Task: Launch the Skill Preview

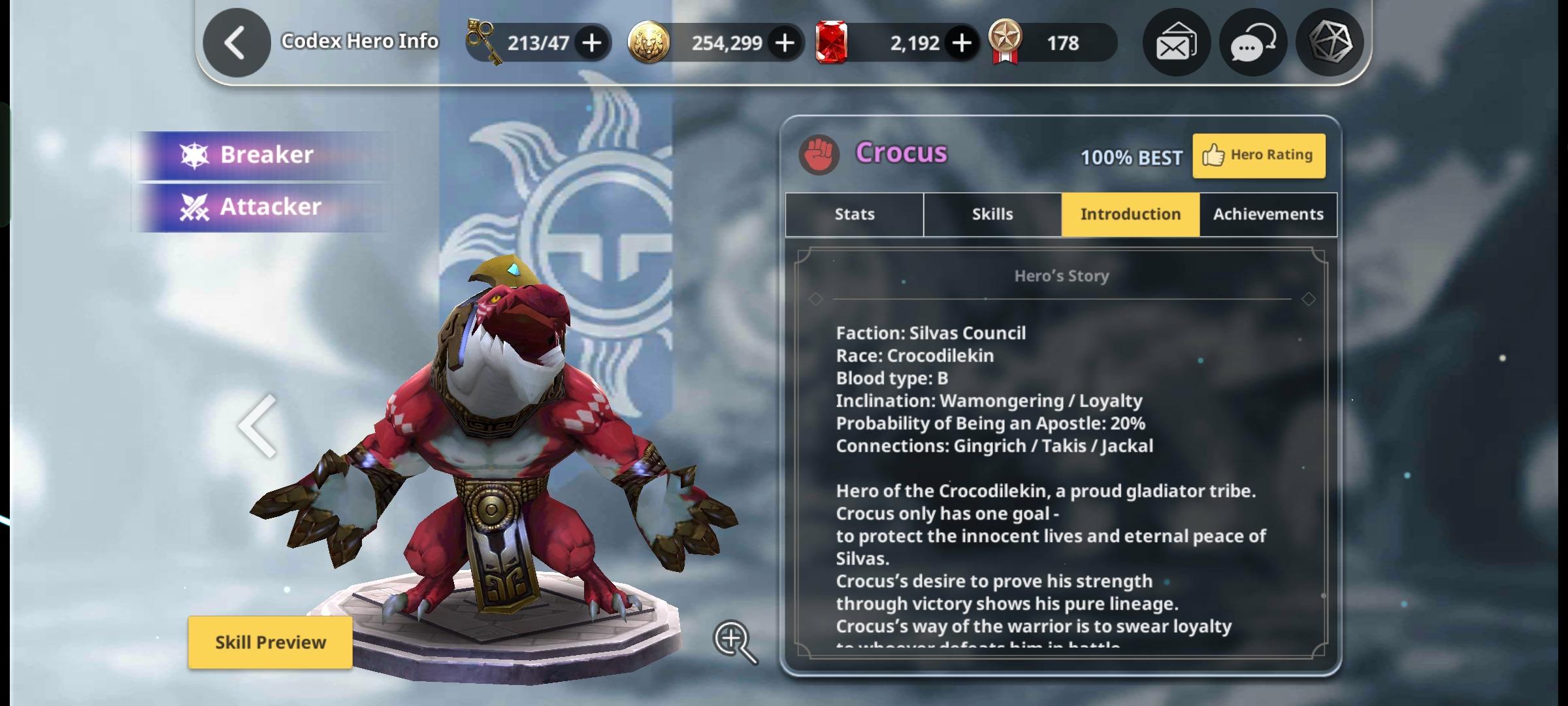Action: tap(270, 642)
